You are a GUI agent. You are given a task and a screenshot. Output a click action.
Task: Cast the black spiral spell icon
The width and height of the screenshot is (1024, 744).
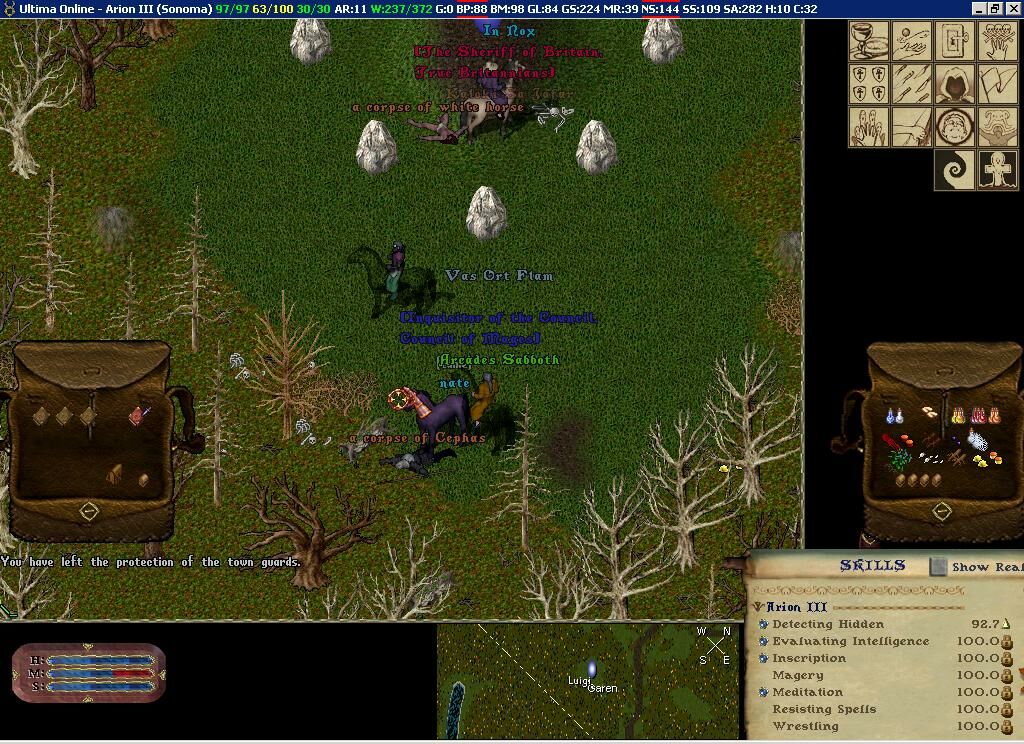954,170
